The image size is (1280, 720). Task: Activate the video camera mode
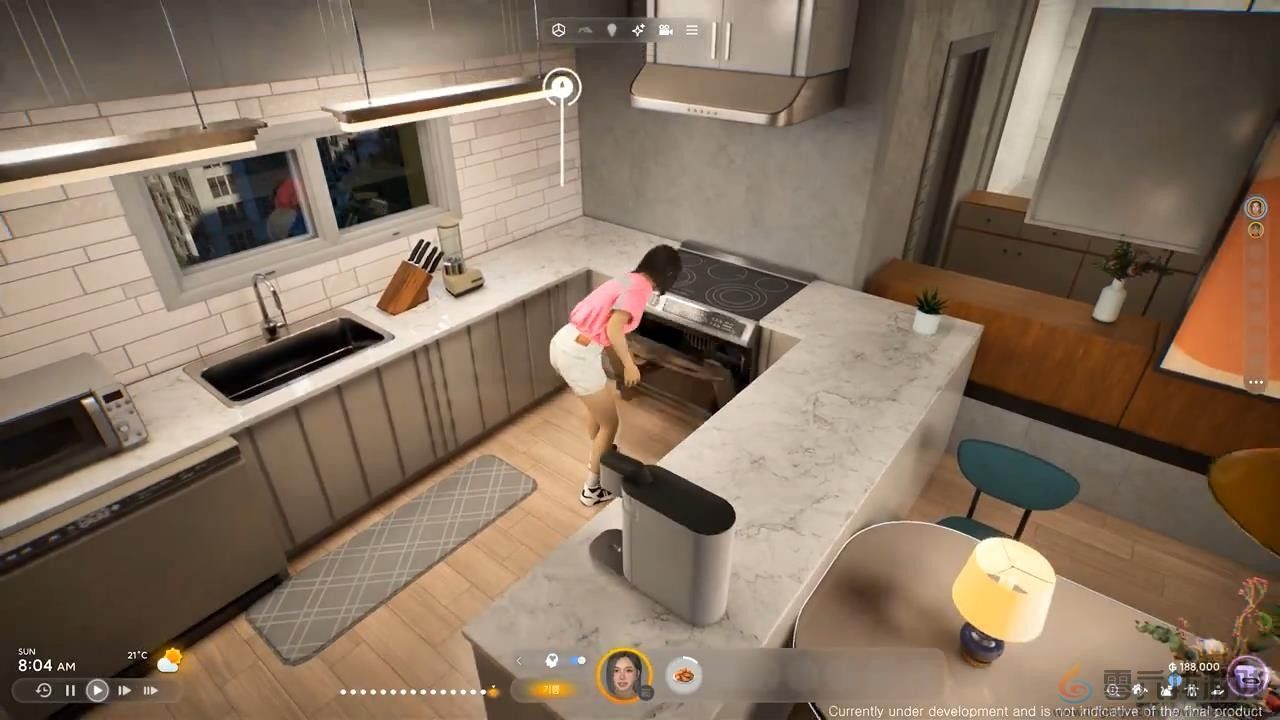(665, 30)
